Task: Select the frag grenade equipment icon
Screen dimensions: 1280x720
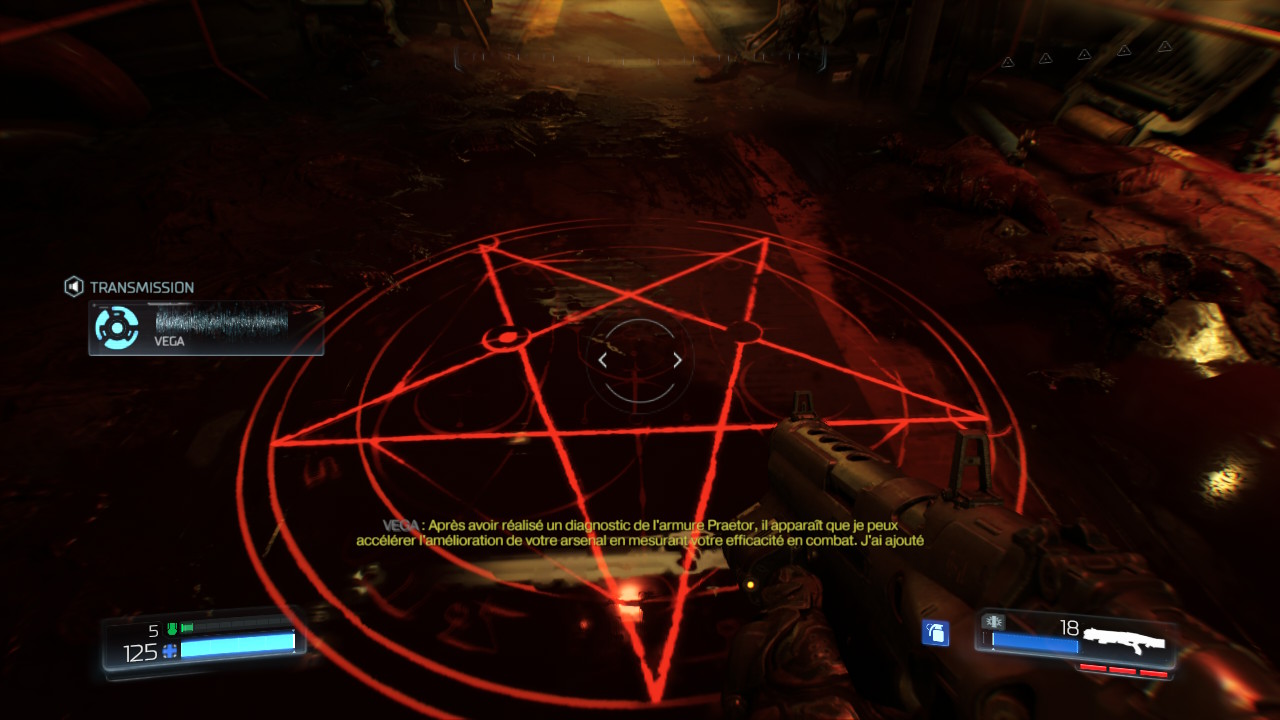Action: pyautogui.click(x=935, y=632)
